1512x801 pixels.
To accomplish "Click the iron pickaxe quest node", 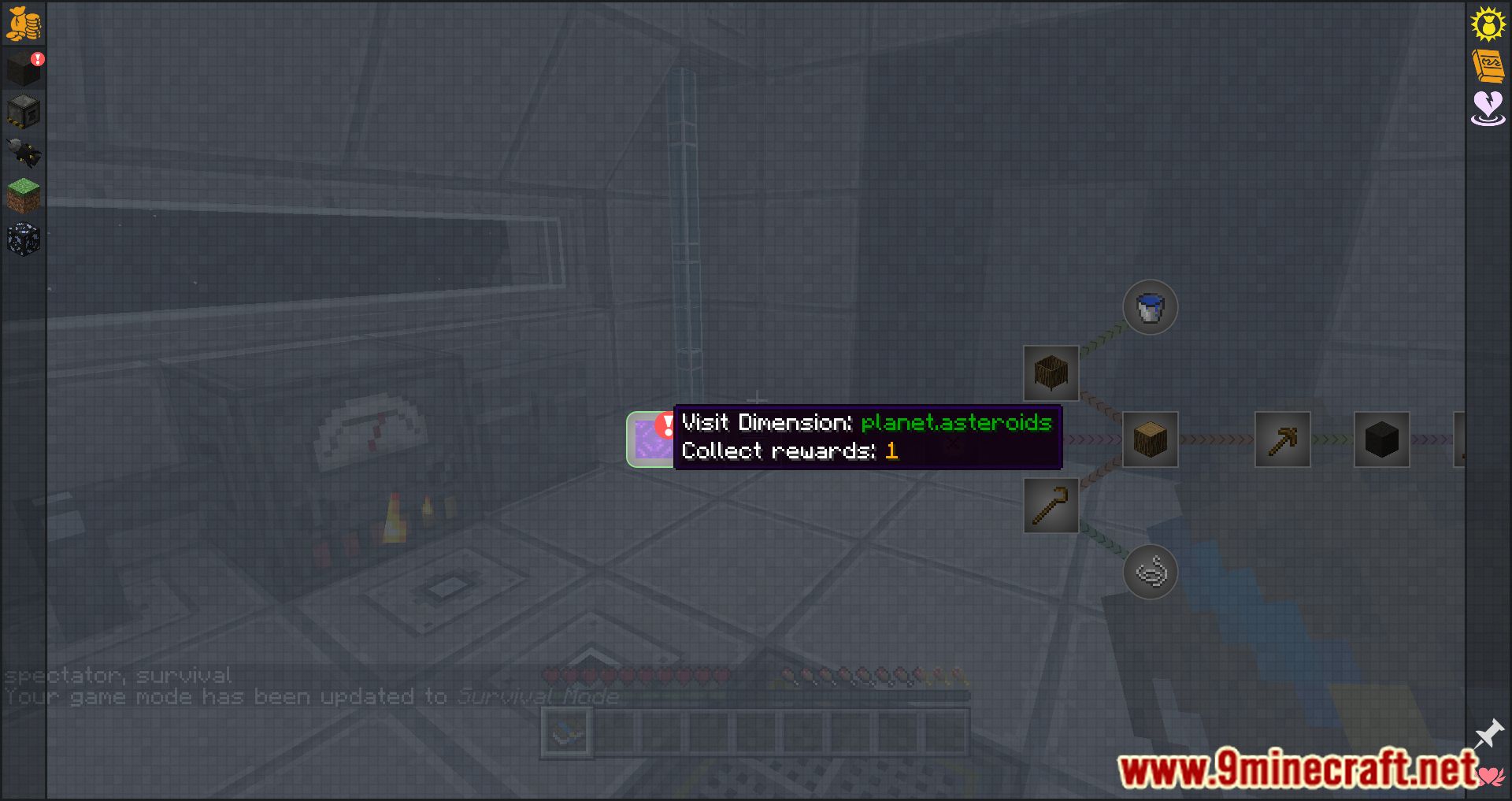I will point(1282,439).
